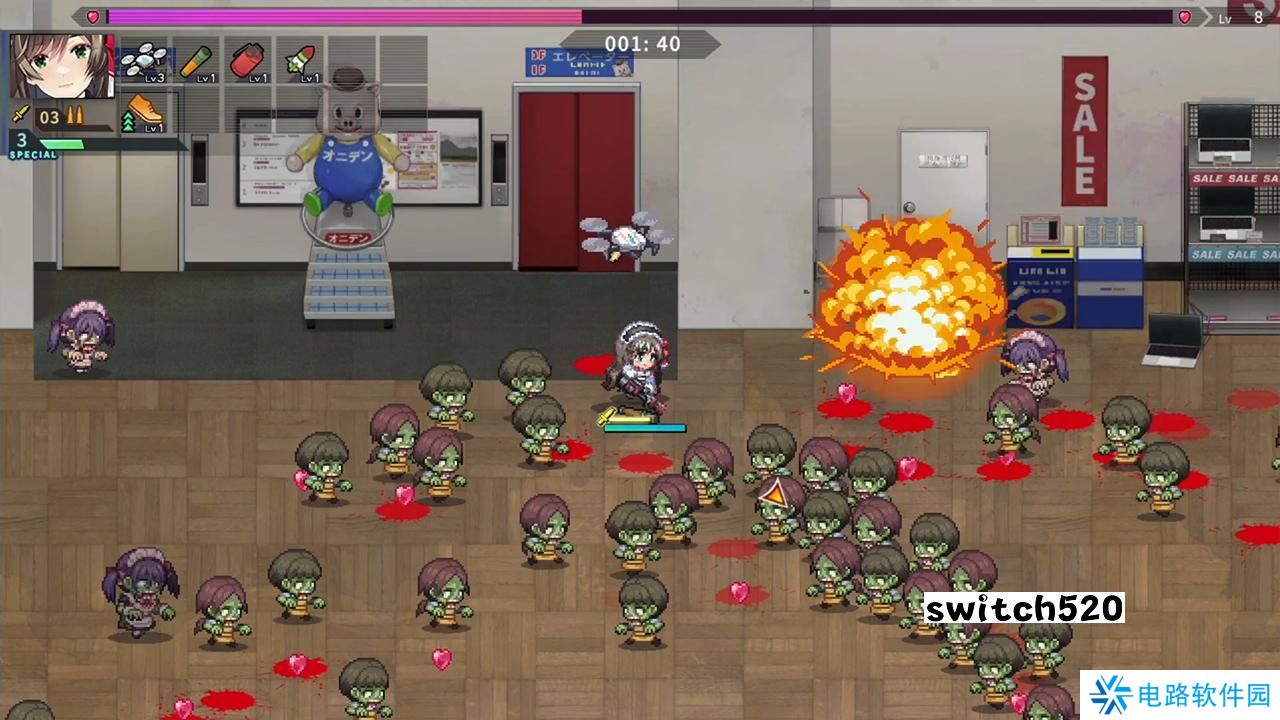This screenshot has height=720, width=1280.
Task: Select the red grenade weapon icon
Action: 249,62
